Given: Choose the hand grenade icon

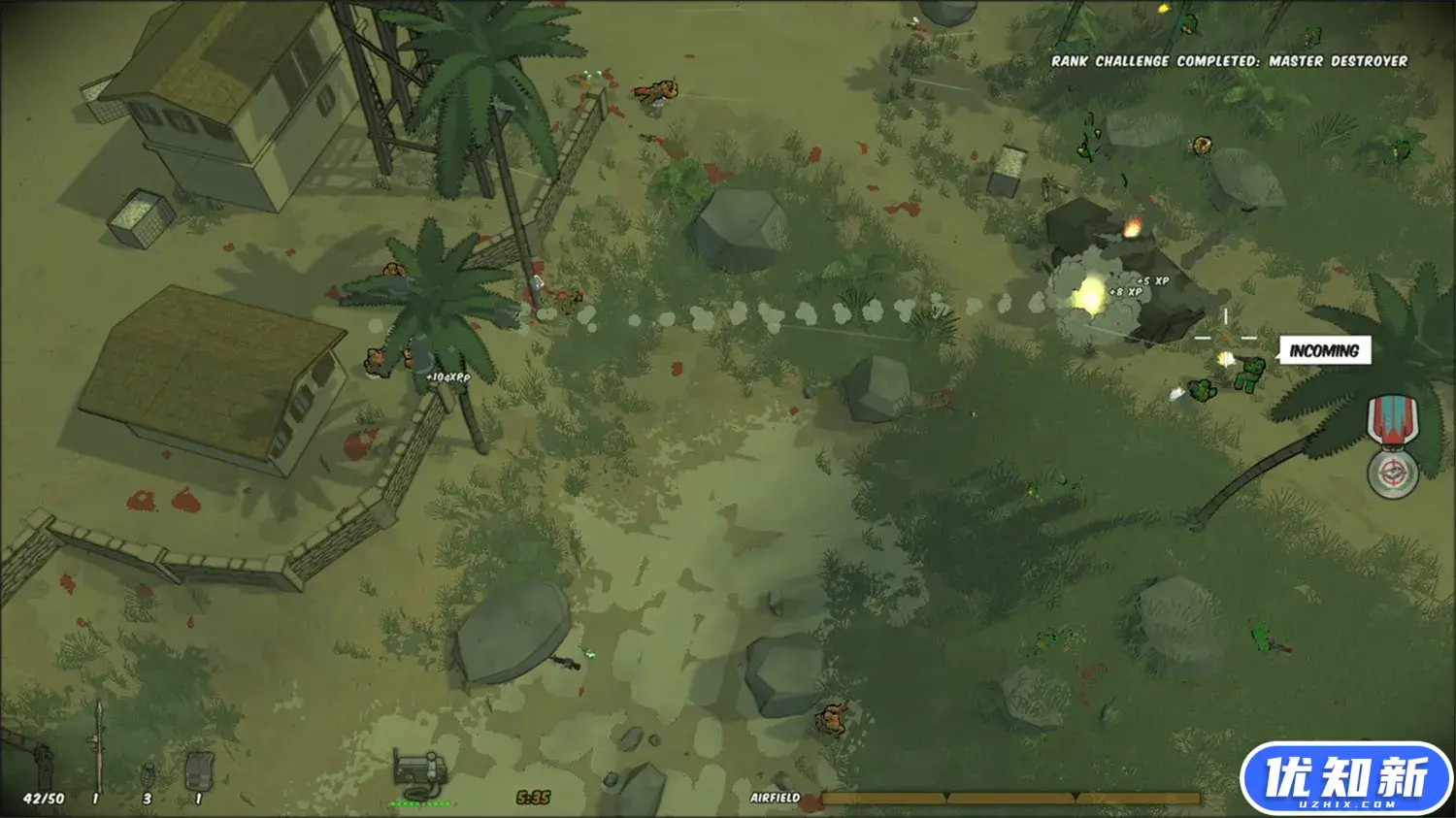Looking at the screenshot, I should pos(149,775).
